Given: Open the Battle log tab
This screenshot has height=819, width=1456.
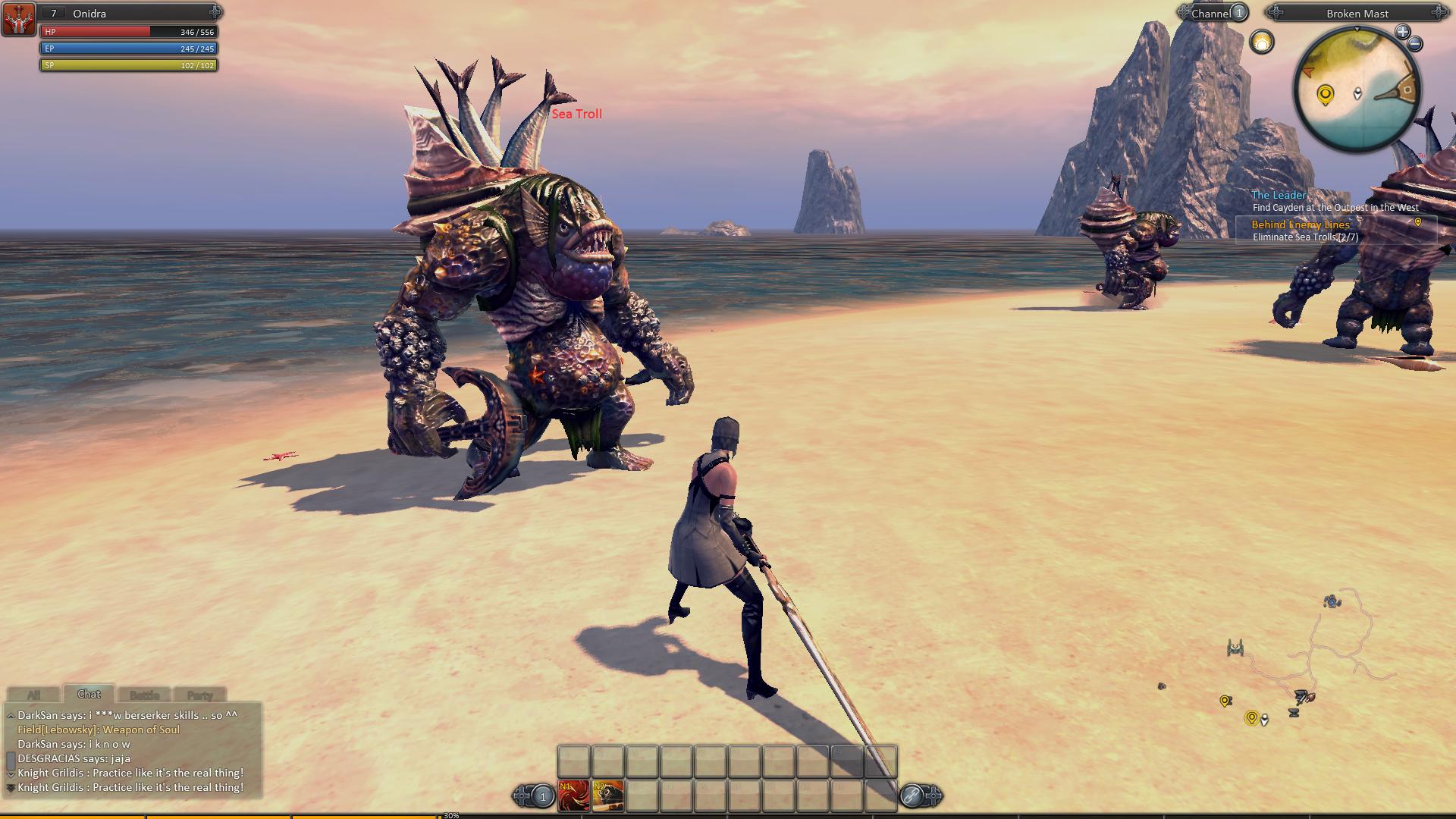Looking at the screenshot, I should (144, 695).
